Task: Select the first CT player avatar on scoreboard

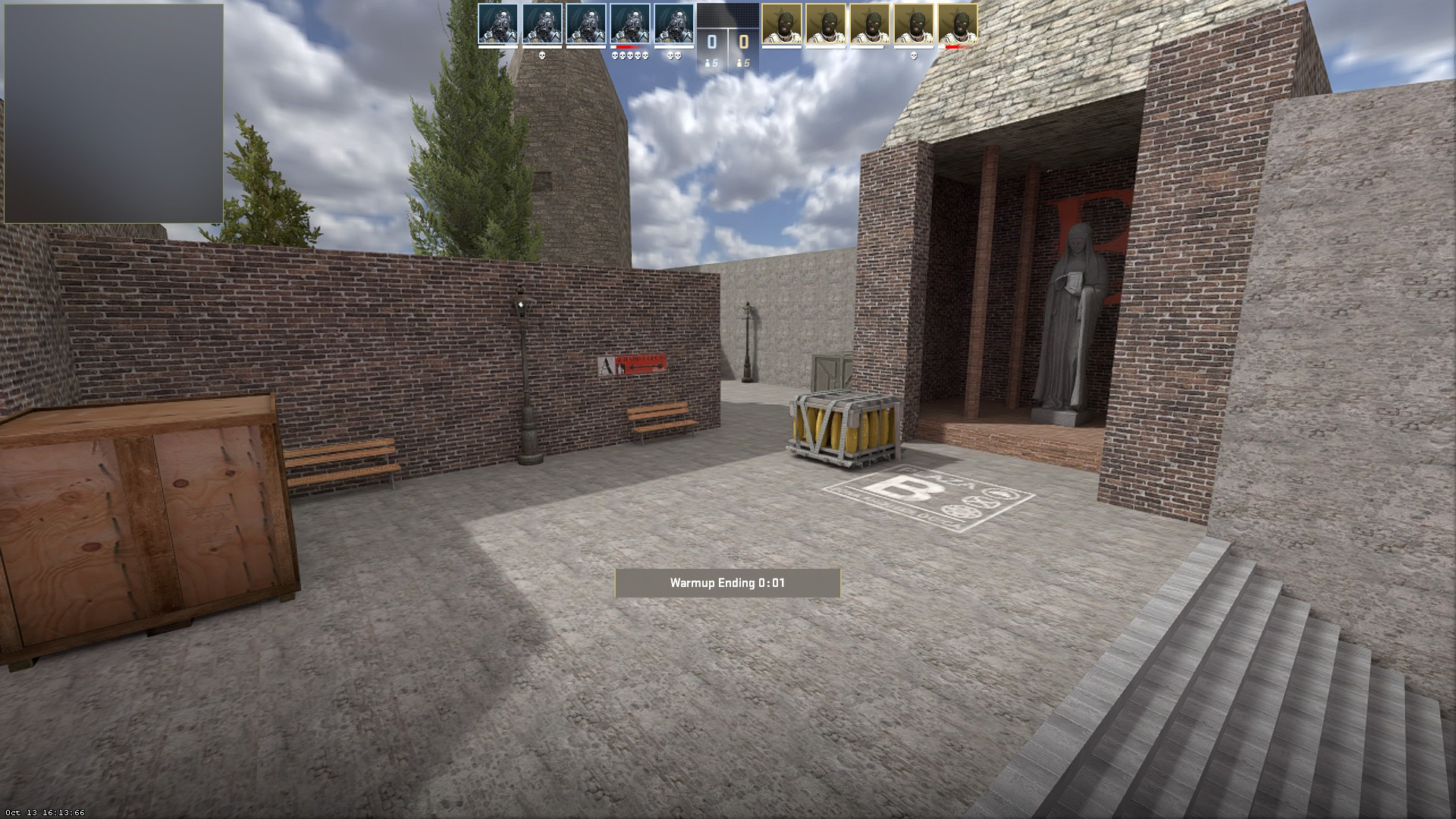Action: click(500, 23)
